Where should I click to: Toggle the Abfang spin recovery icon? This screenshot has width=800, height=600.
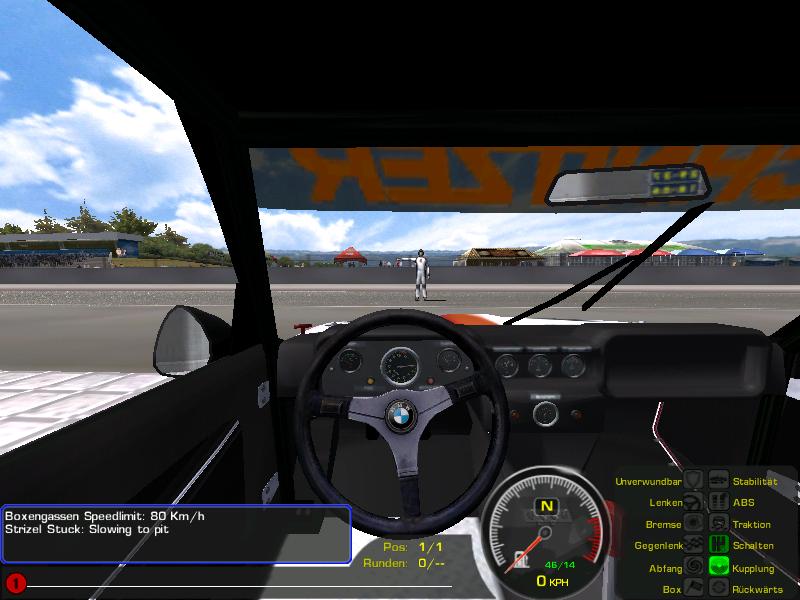[694, 568]
